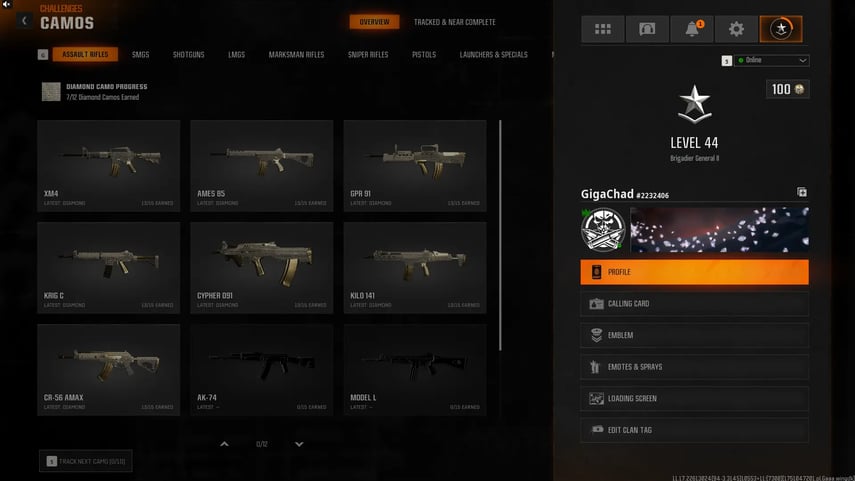Select the locked AK-74 tile
The image size is (855, 481).
point(262,369)
